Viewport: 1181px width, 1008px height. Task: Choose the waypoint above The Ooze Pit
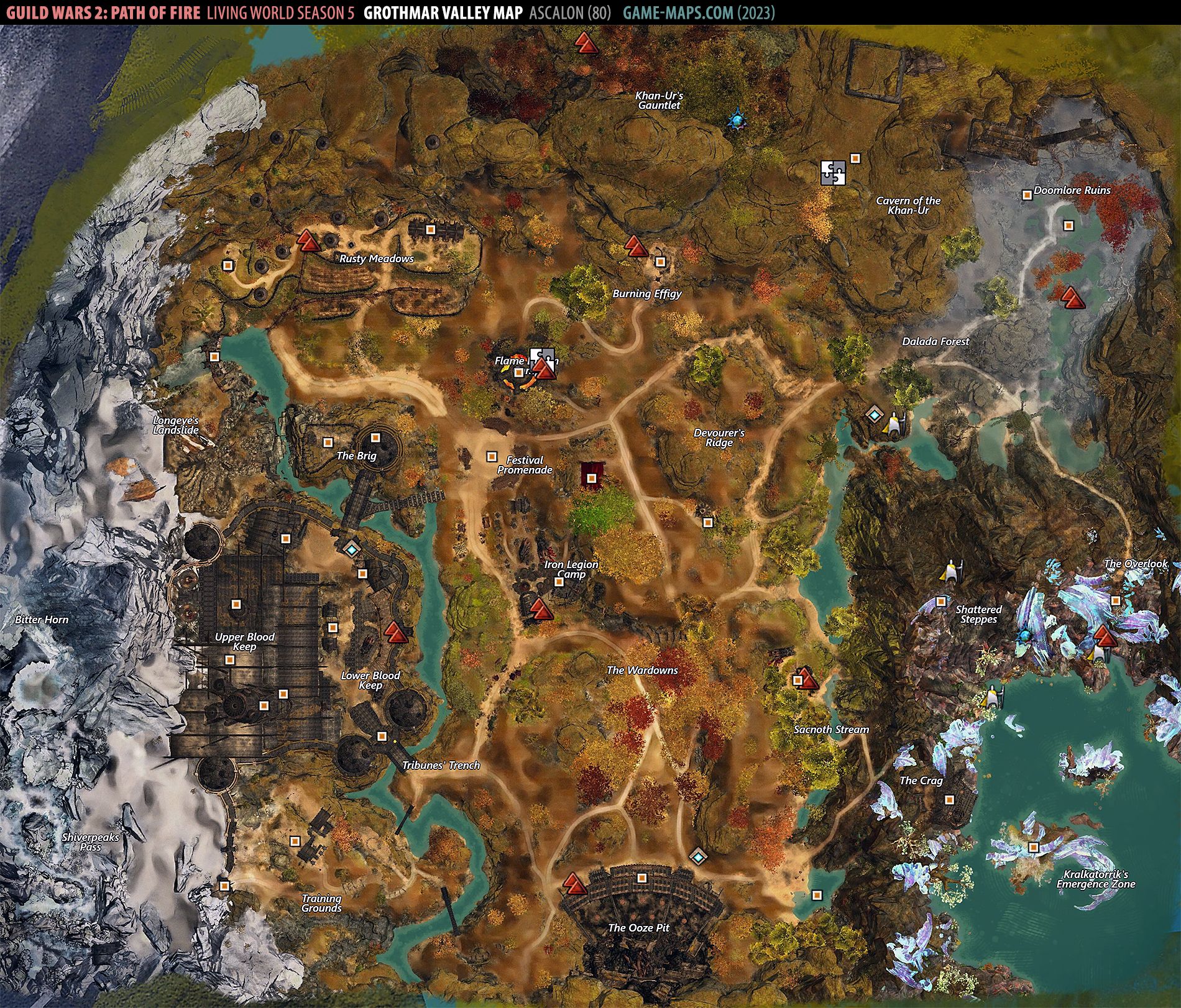[x=699, y=857]
